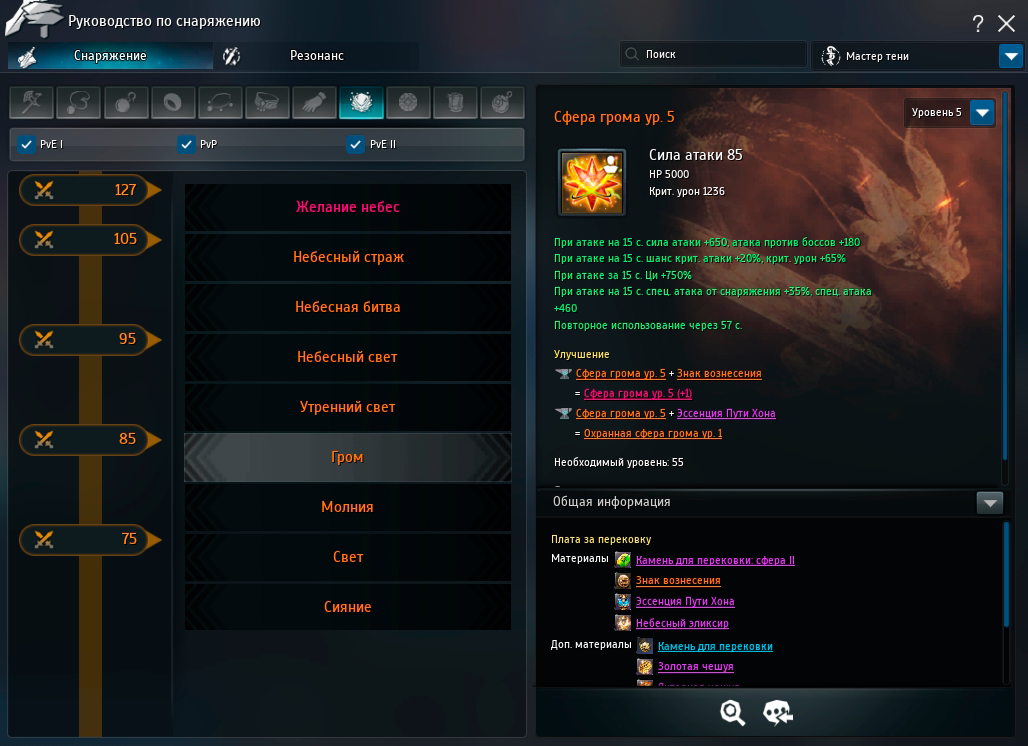Switch to the Резонанс tab
Screen dimensions: 1028x746
pyautogui.click(x=316, y=56)
